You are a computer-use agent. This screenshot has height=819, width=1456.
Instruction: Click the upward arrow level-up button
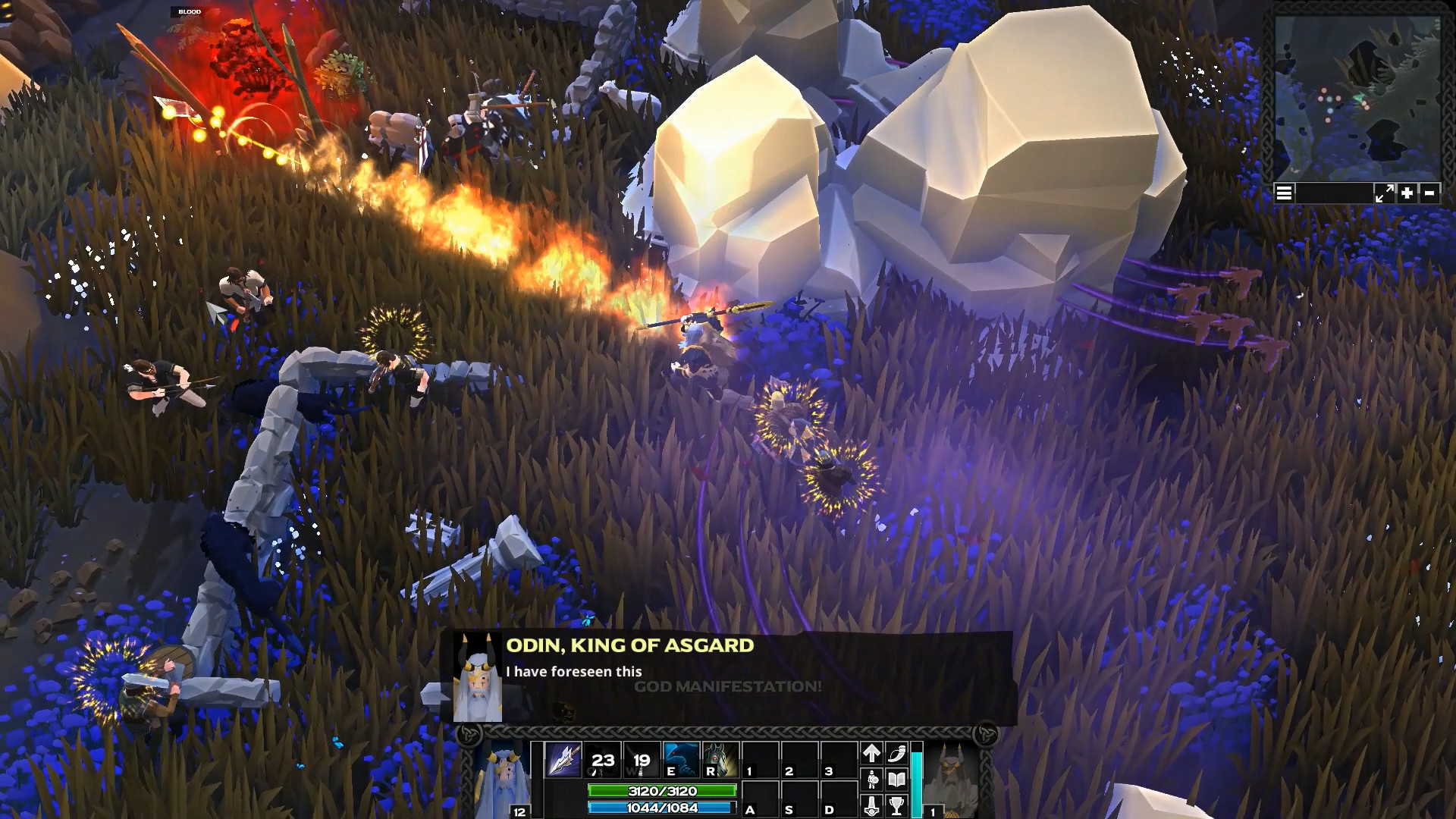click(x=871, y=753)
